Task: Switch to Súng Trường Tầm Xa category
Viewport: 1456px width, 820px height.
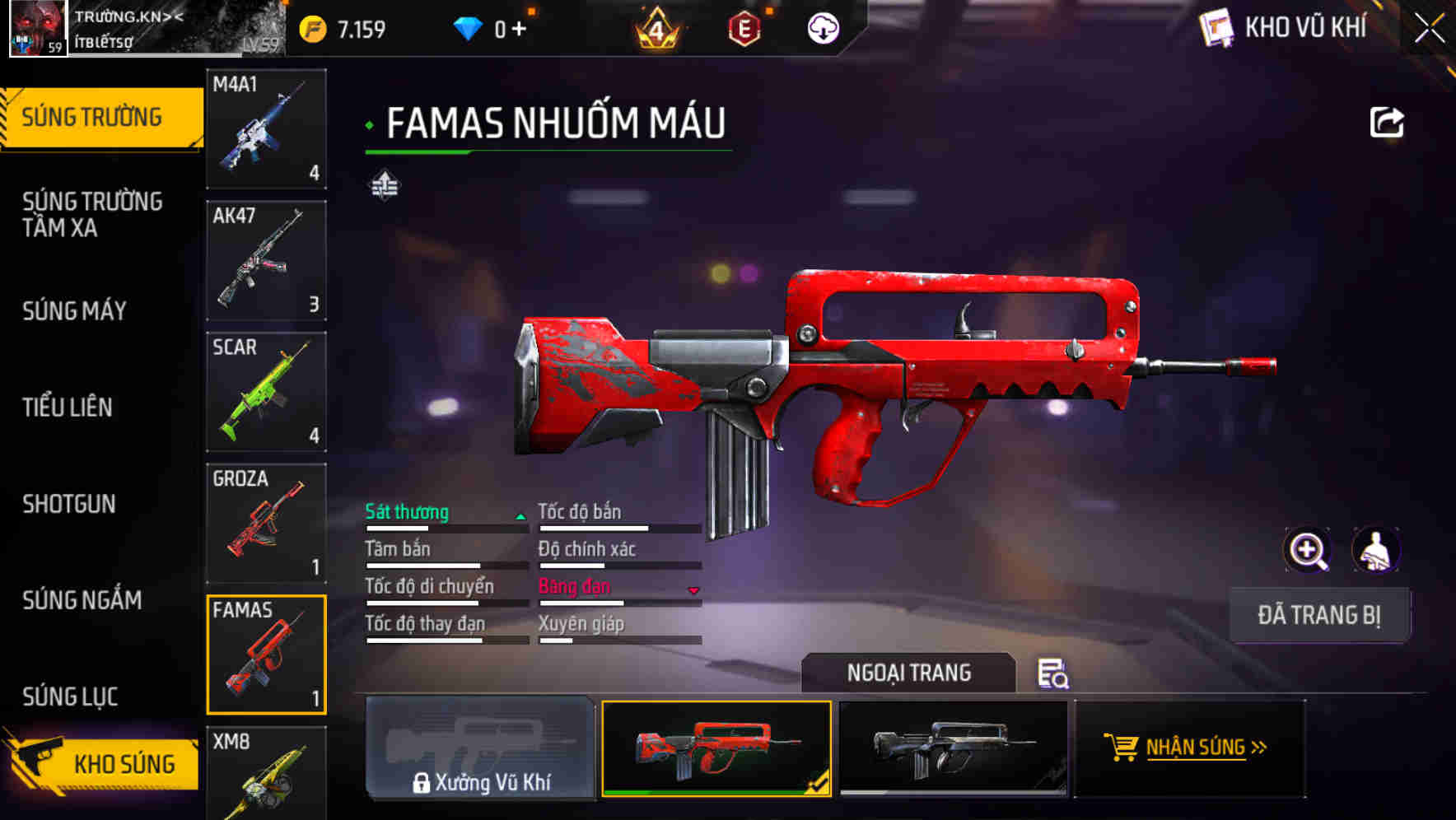Action: tap(92, 214)
